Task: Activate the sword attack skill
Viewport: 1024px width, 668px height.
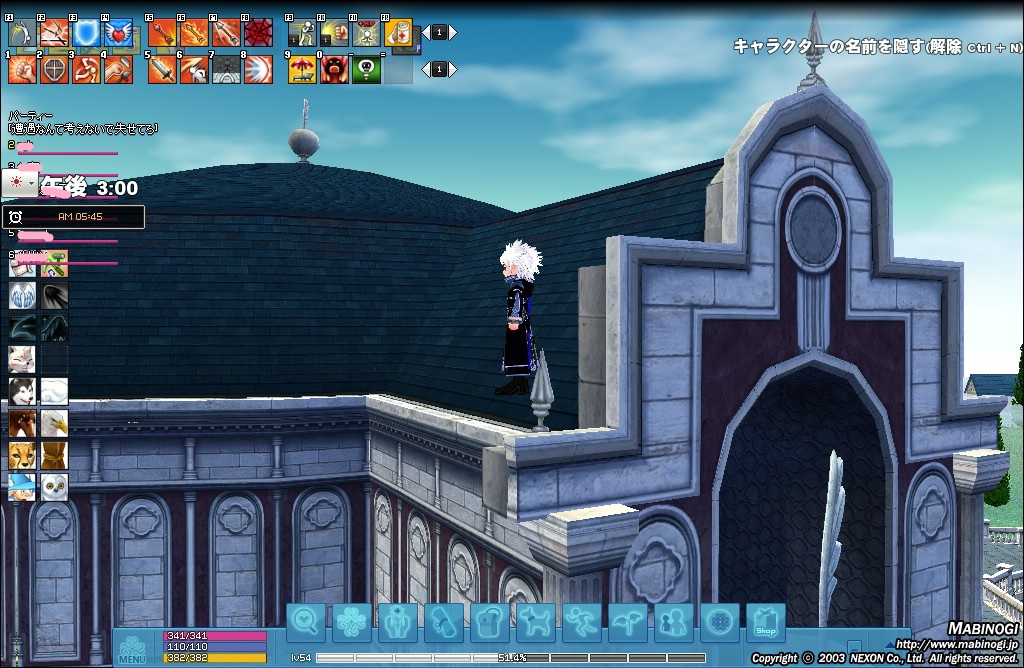Action: [x=162, y=69]
